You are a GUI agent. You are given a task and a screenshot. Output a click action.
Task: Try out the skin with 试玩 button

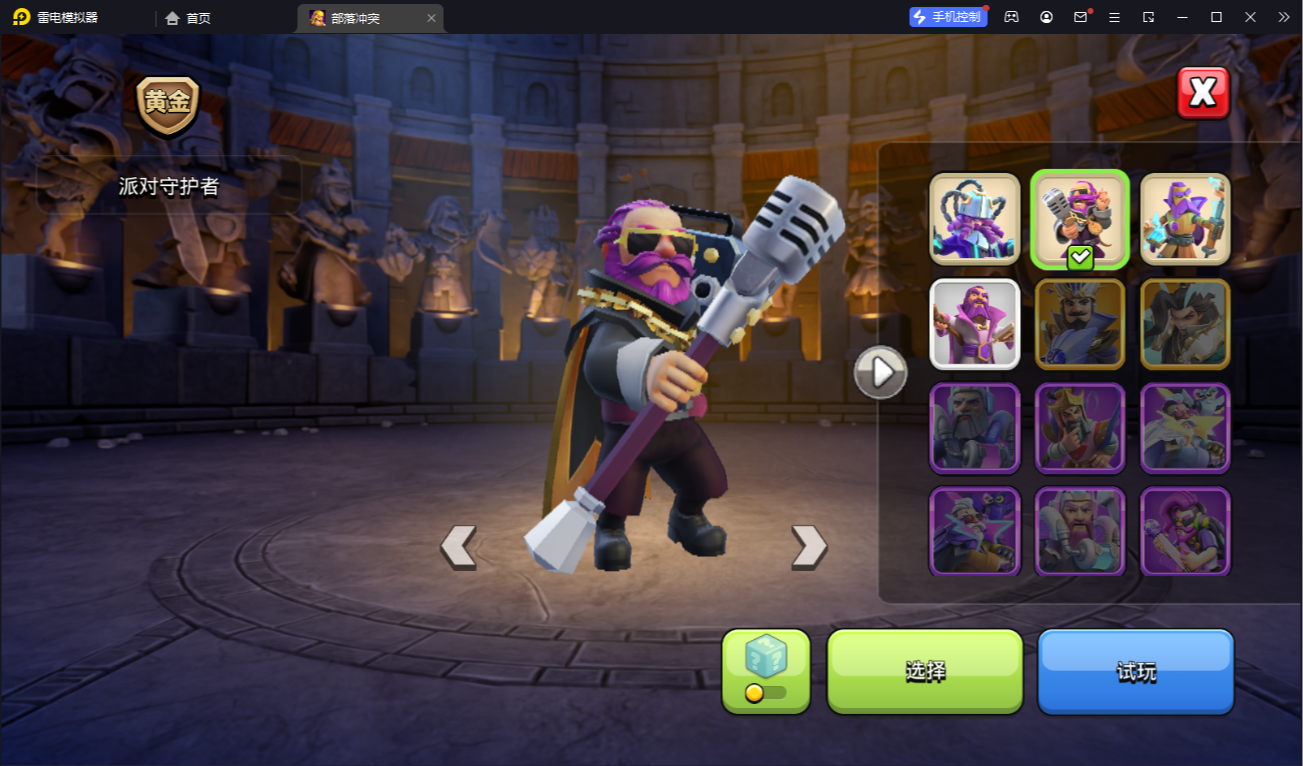coord(1136,671)
